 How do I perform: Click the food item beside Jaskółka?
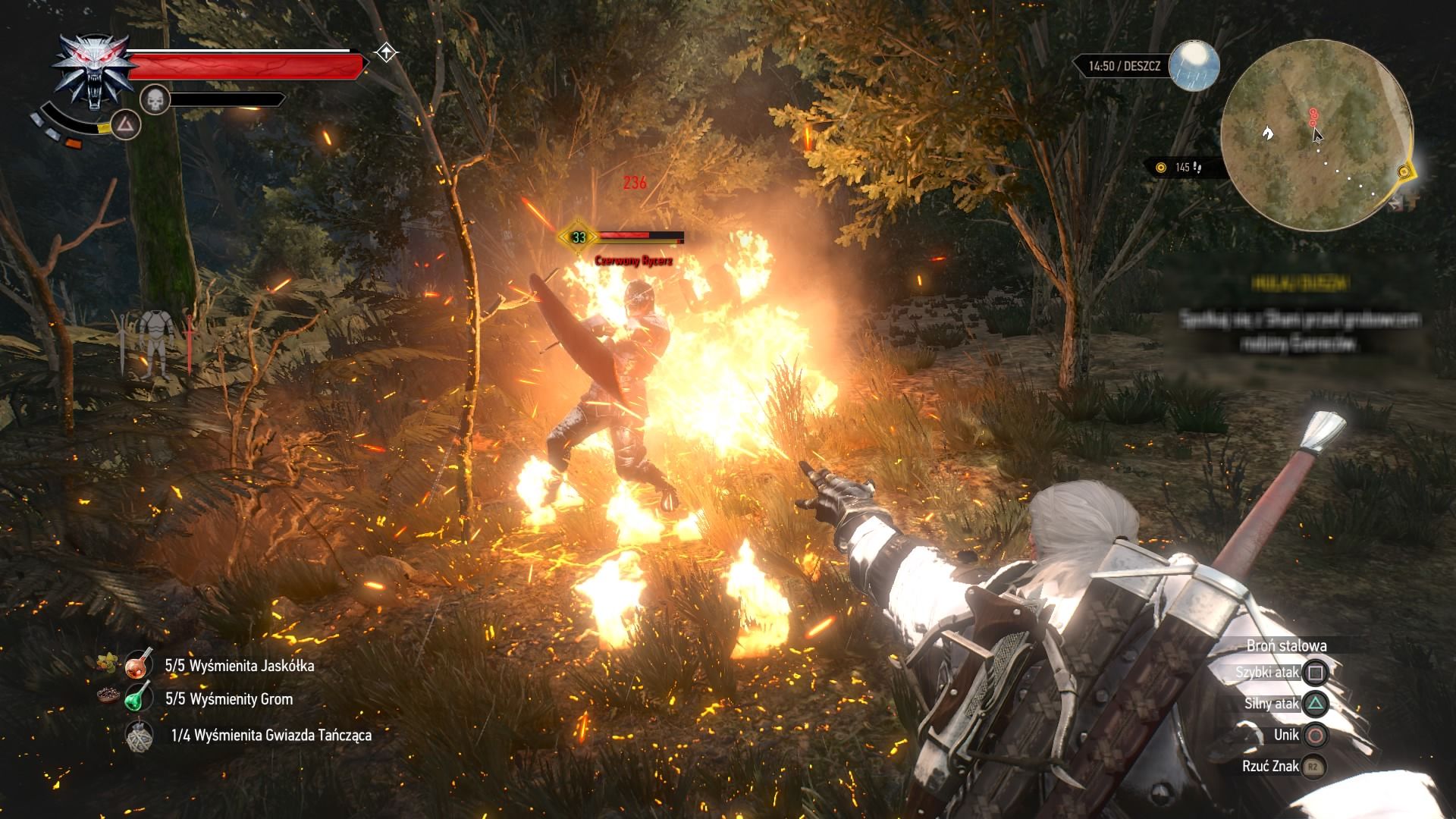[x=107, y=664]
